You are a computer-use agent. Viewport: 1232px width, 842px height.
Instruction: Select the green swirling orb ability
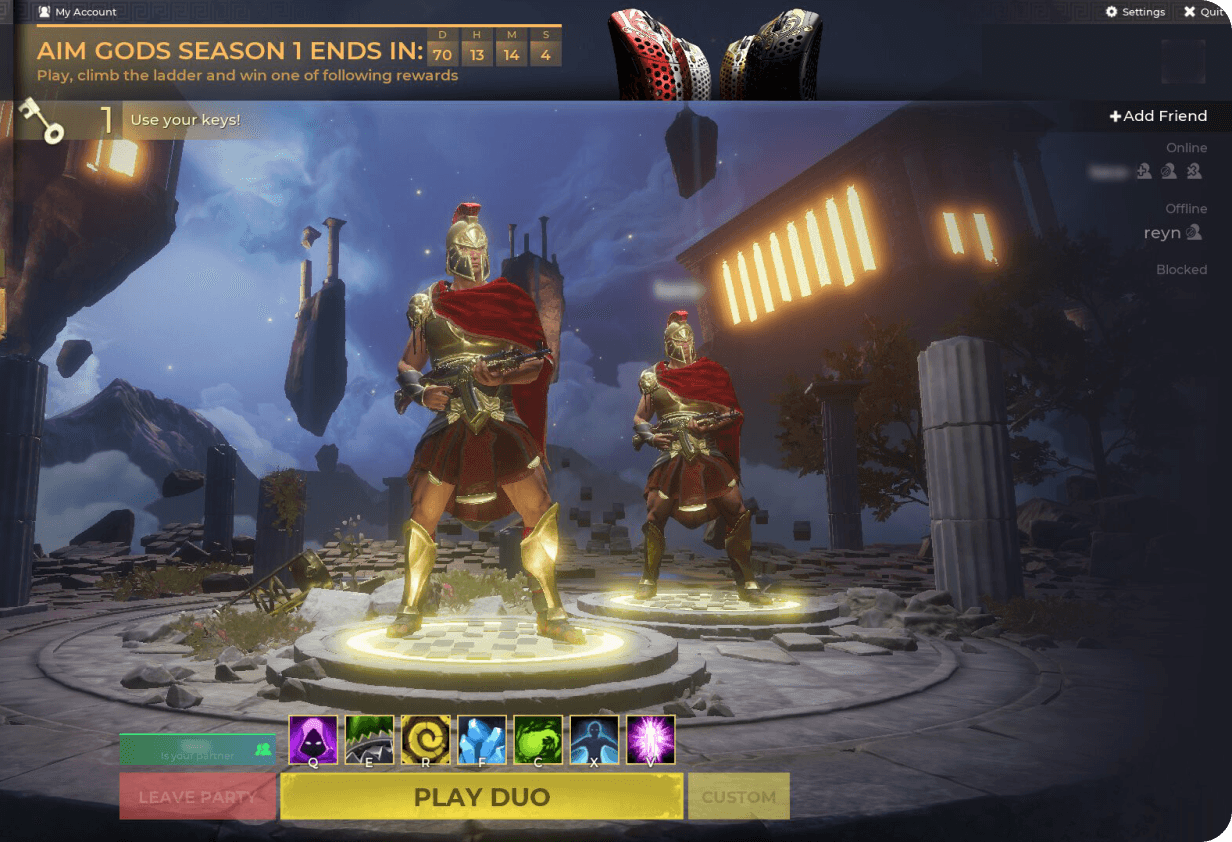coord(538,740)
